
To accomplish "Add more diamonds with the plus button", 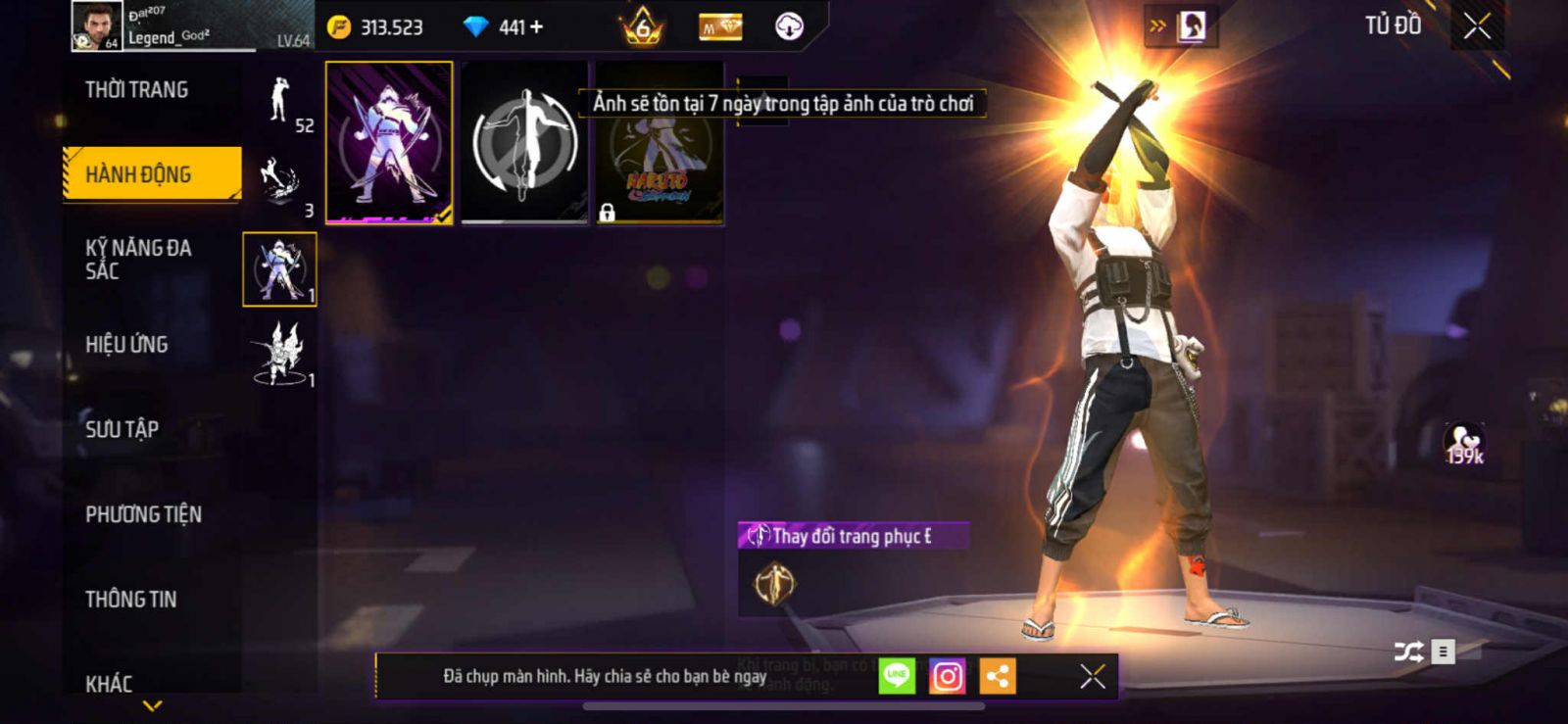I will (536, 27).
